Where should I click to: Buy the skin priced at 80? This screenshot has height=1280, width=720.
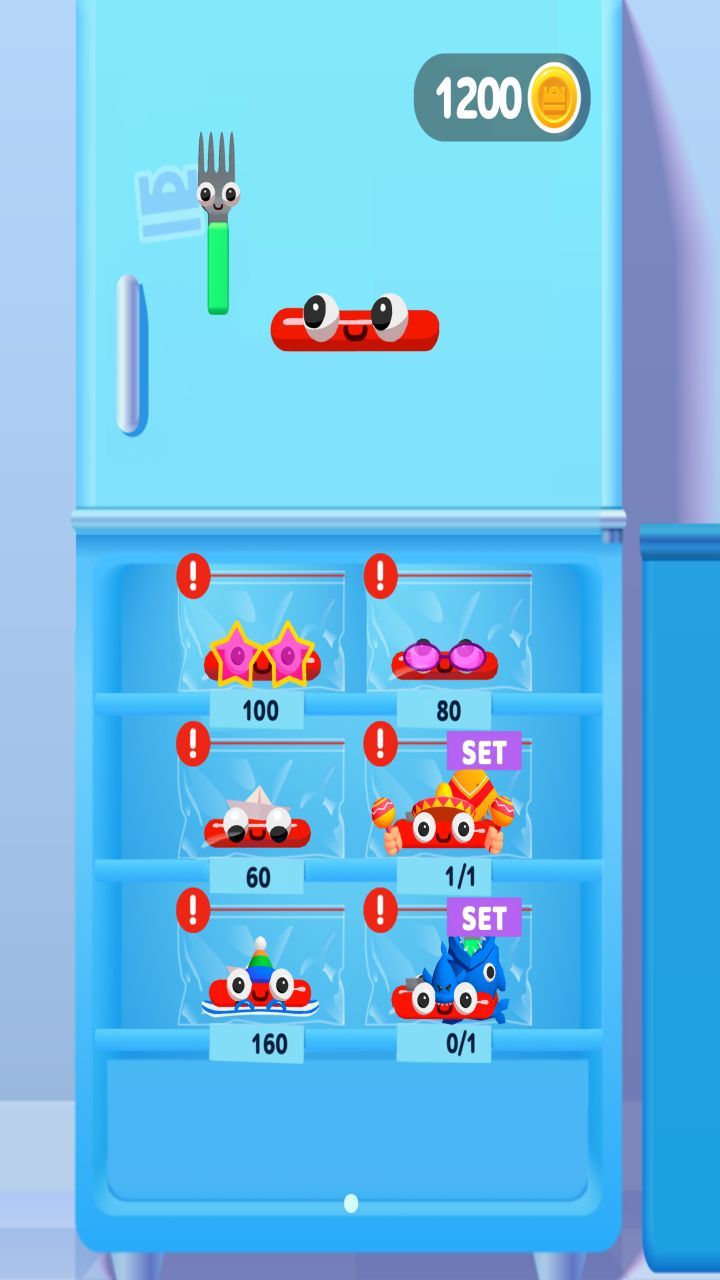(448, 712)
